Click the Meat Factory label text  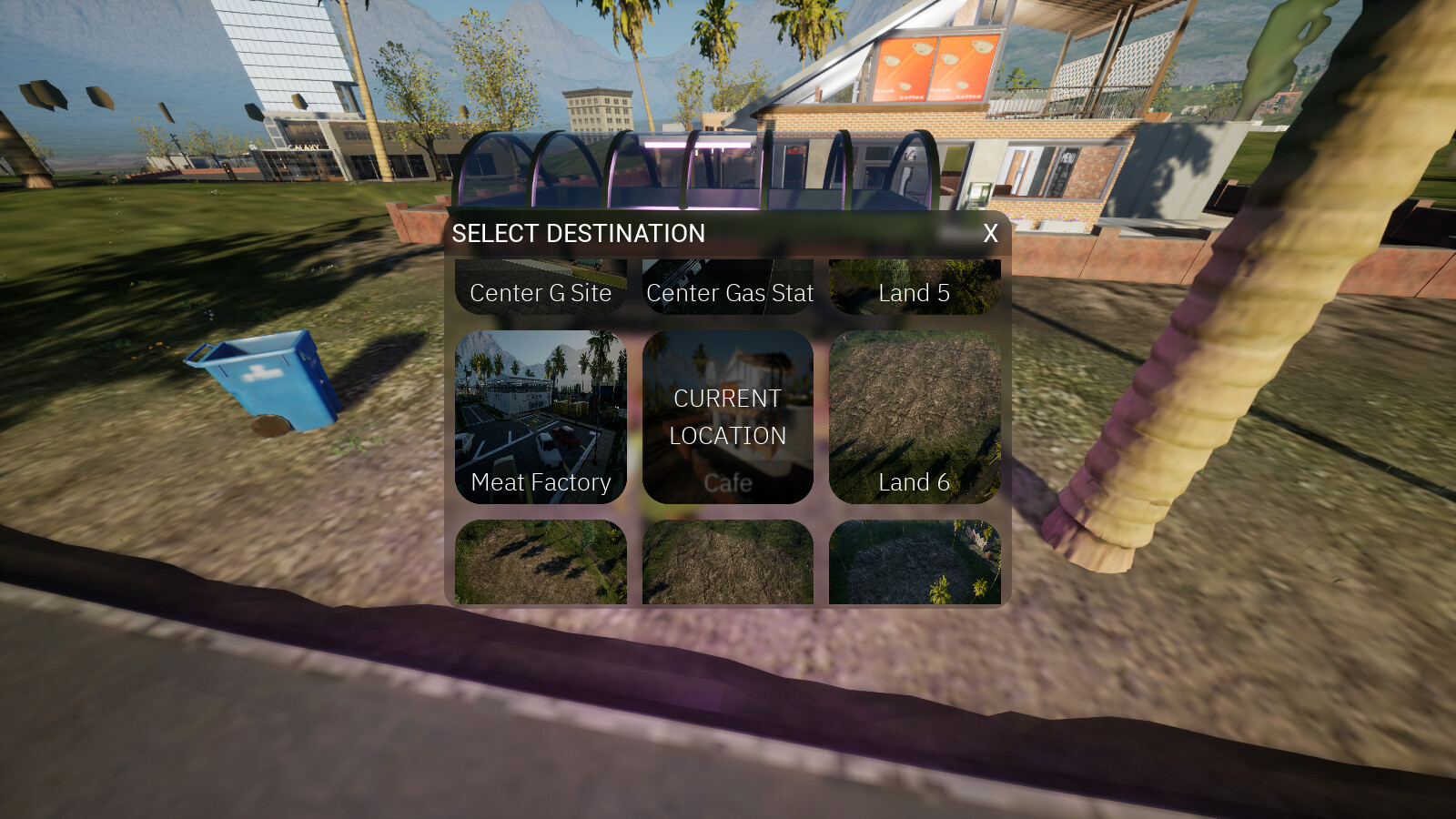click(540, 483)
